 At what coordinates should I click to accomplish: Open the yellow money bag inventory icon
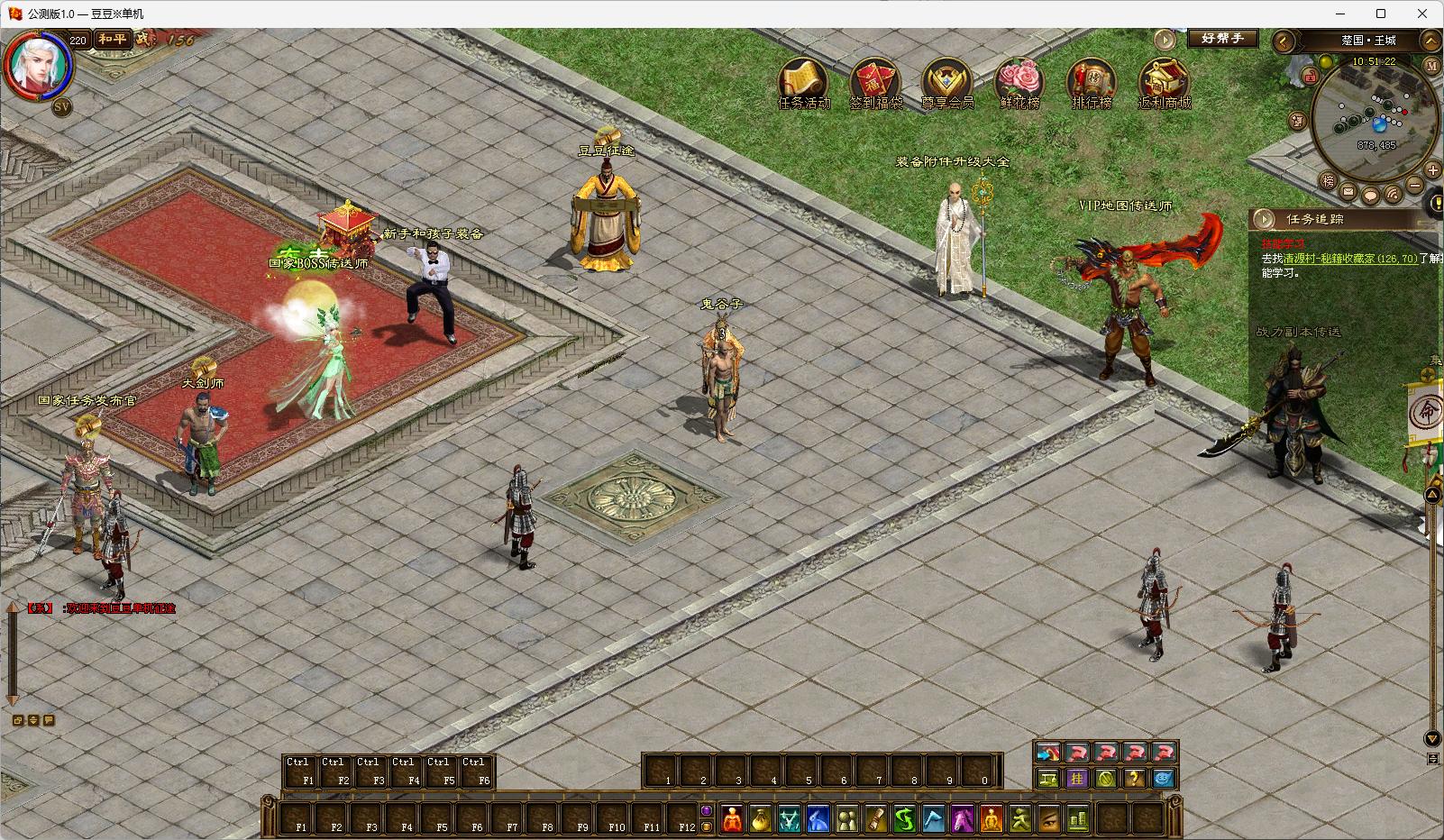(x=761, y=819)
